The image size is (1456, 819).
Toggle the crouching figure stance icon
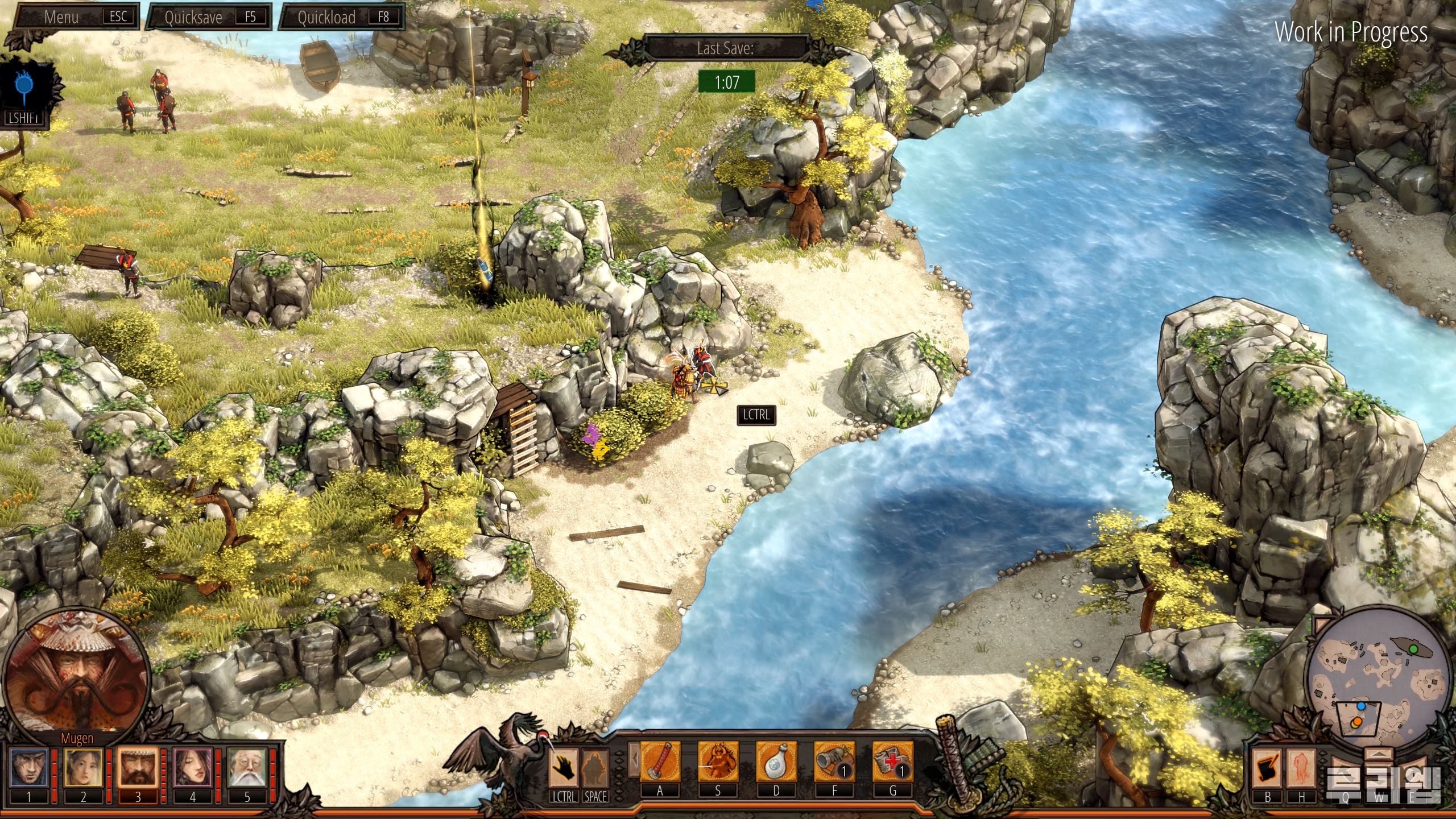tap(595, 767)
